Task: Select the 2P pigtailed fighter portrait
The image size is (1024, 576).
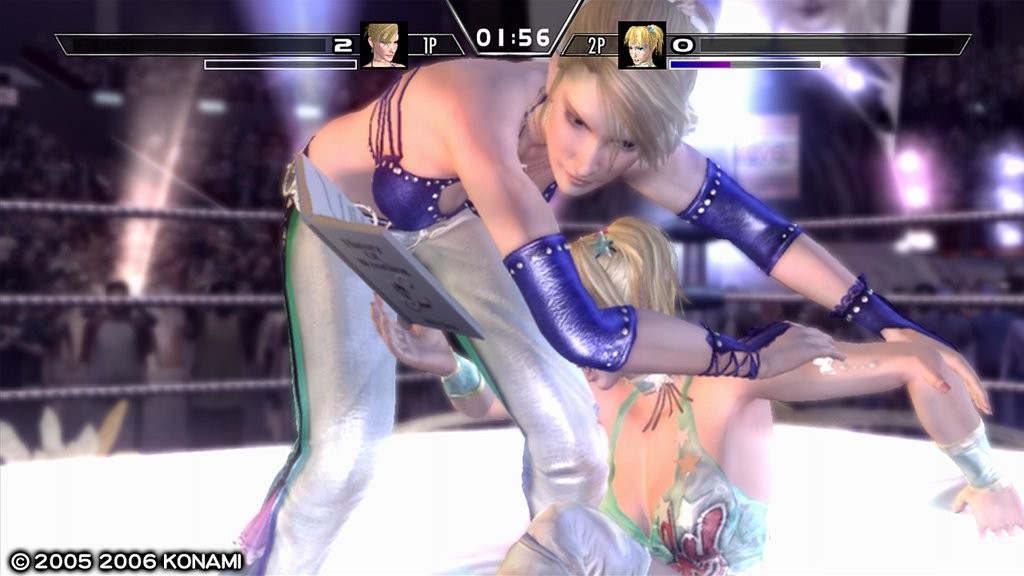Action: click(641, 45)
